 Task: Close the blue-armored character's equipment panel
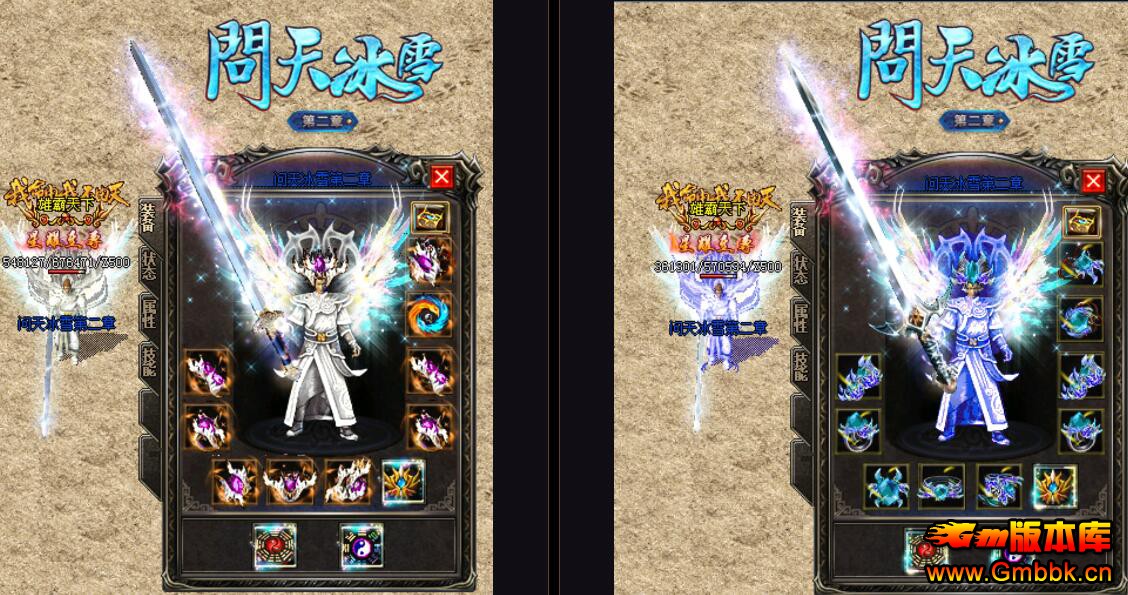tap(1093, 181)
